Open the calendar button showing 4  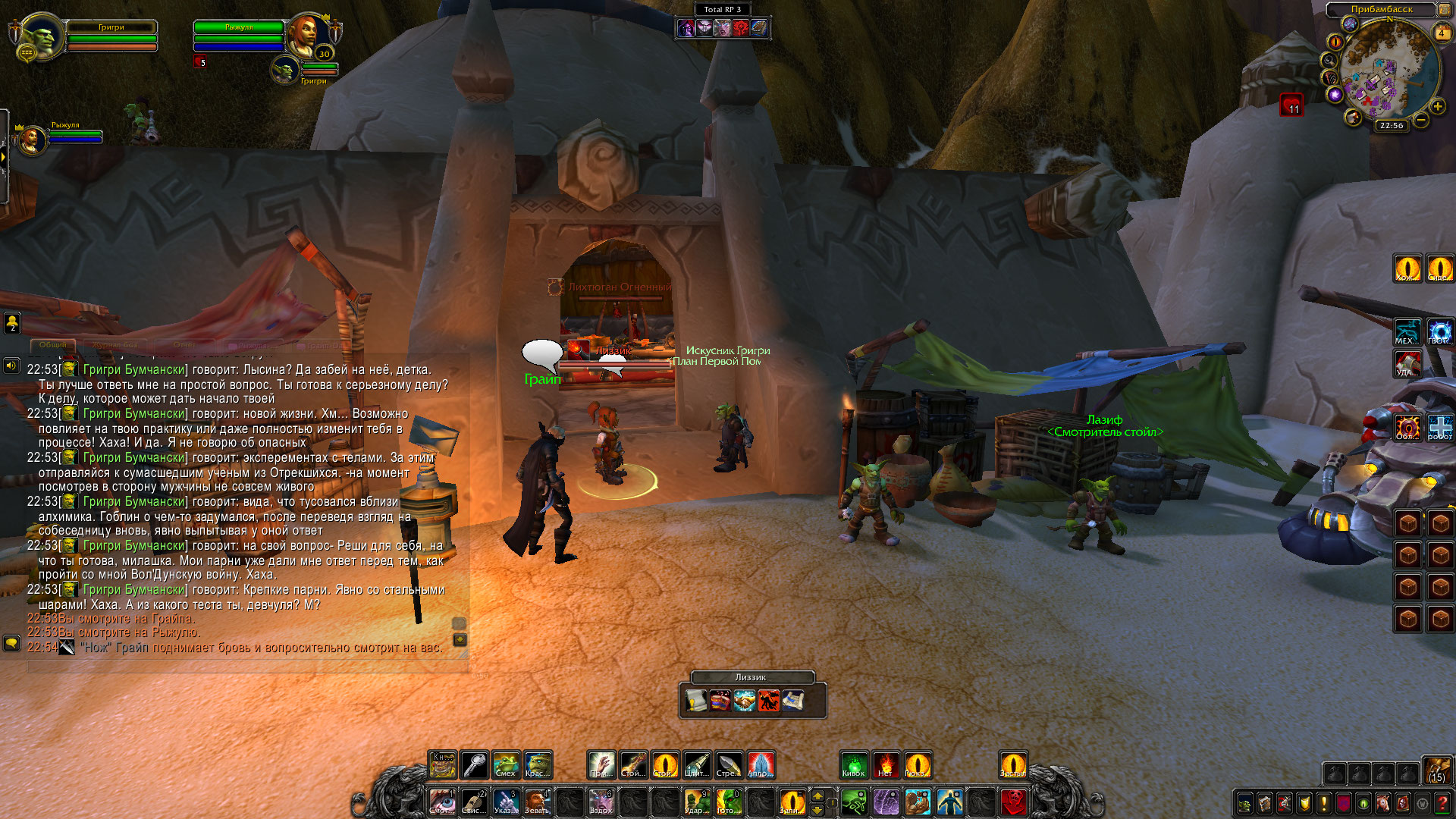point(1441,33)
